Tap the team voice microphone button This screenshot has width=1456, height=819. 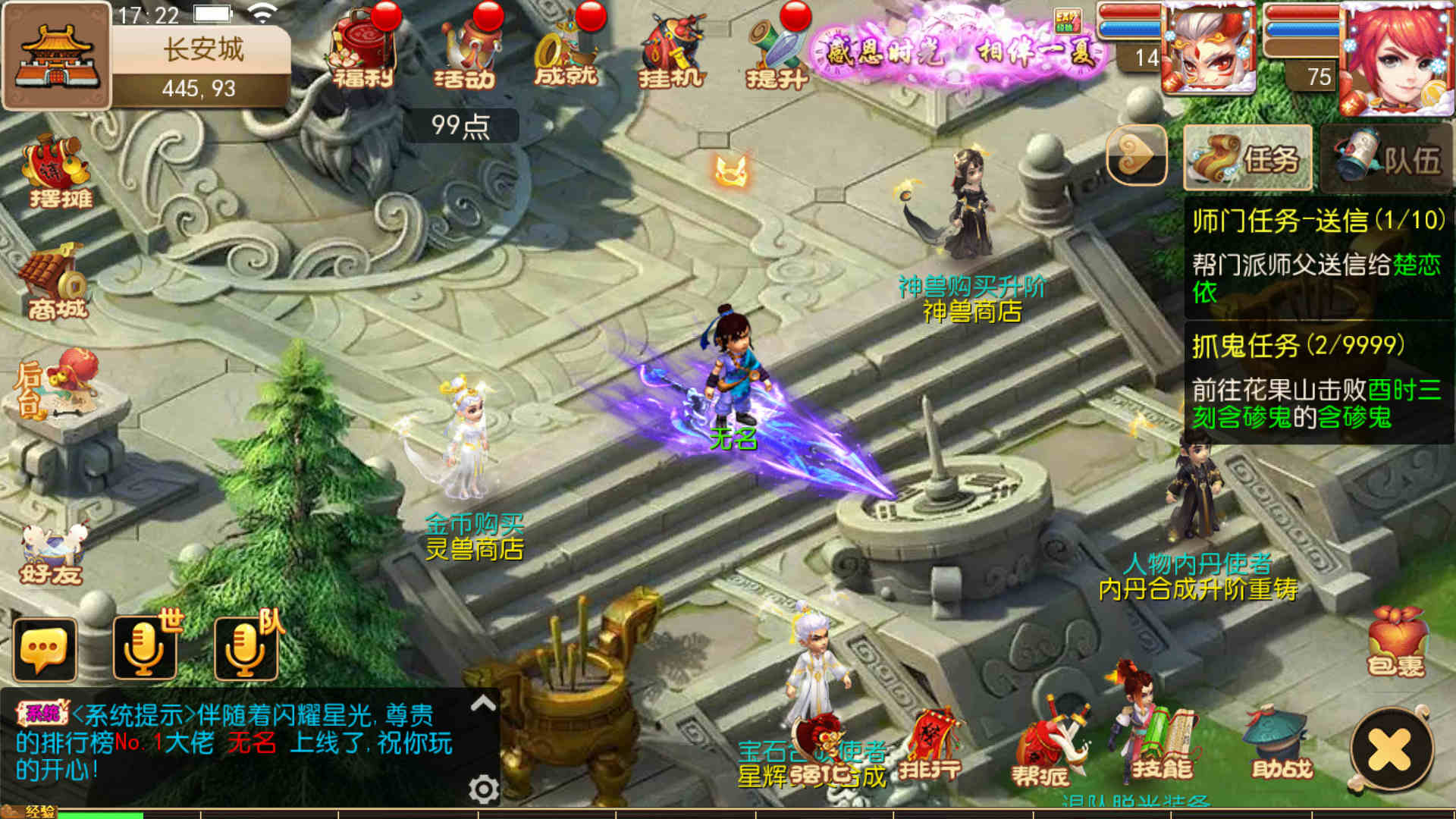tap(246, 648)
